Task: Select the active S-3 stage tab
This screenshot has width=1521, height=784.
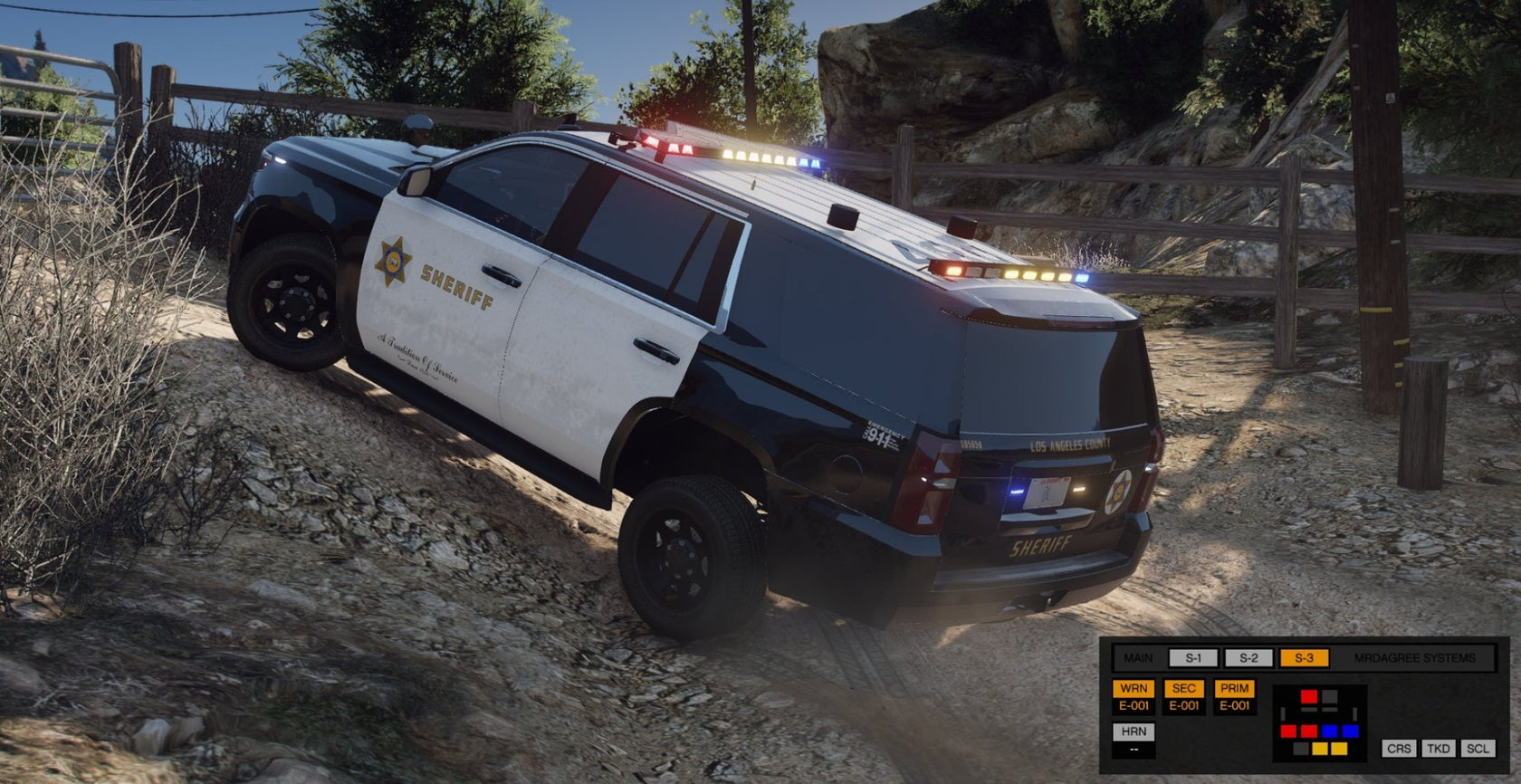Action: point(1304,658)
